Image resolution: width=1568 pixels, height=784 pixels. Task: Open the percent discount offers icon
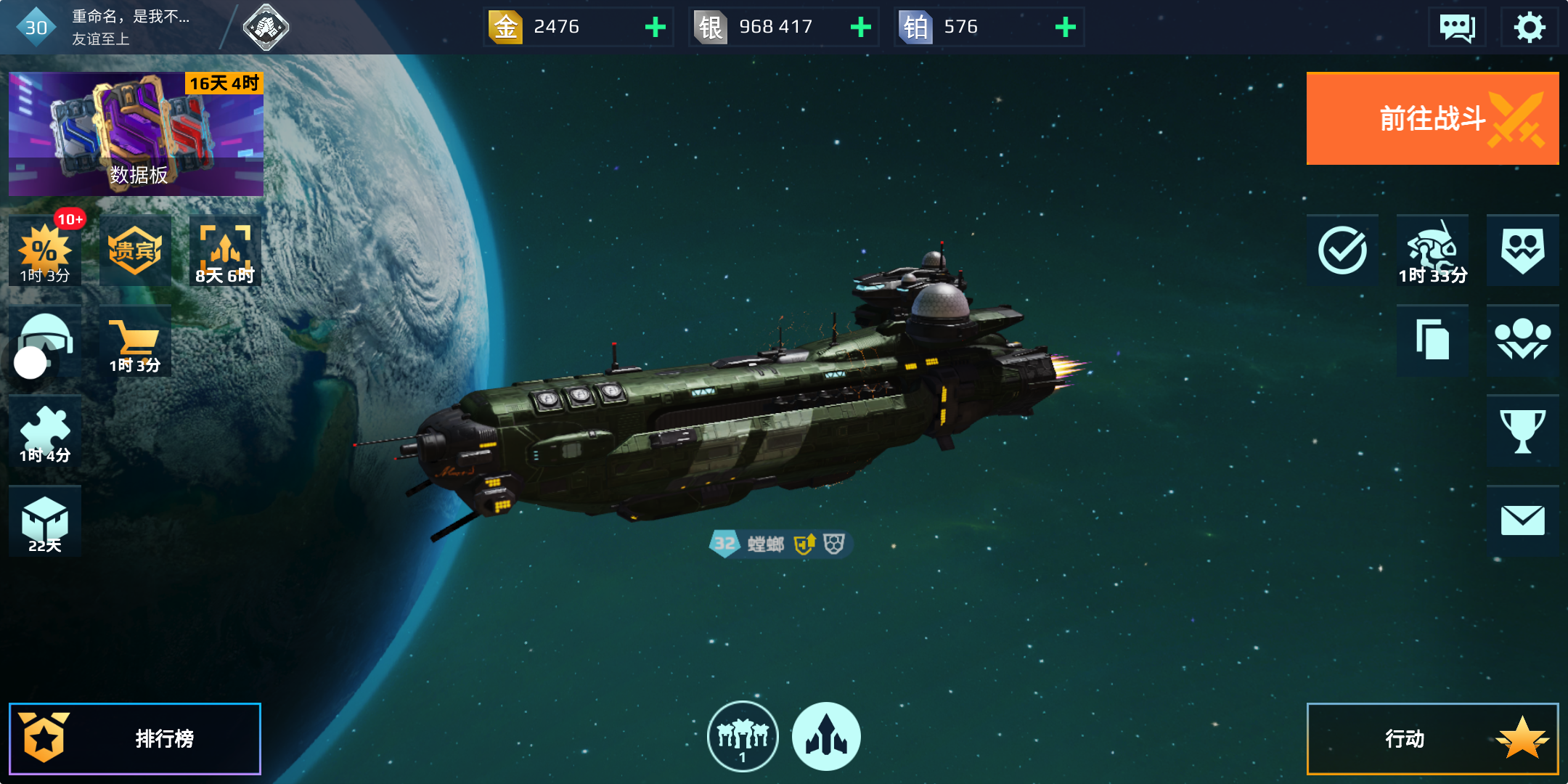click(x=45, y=250)
